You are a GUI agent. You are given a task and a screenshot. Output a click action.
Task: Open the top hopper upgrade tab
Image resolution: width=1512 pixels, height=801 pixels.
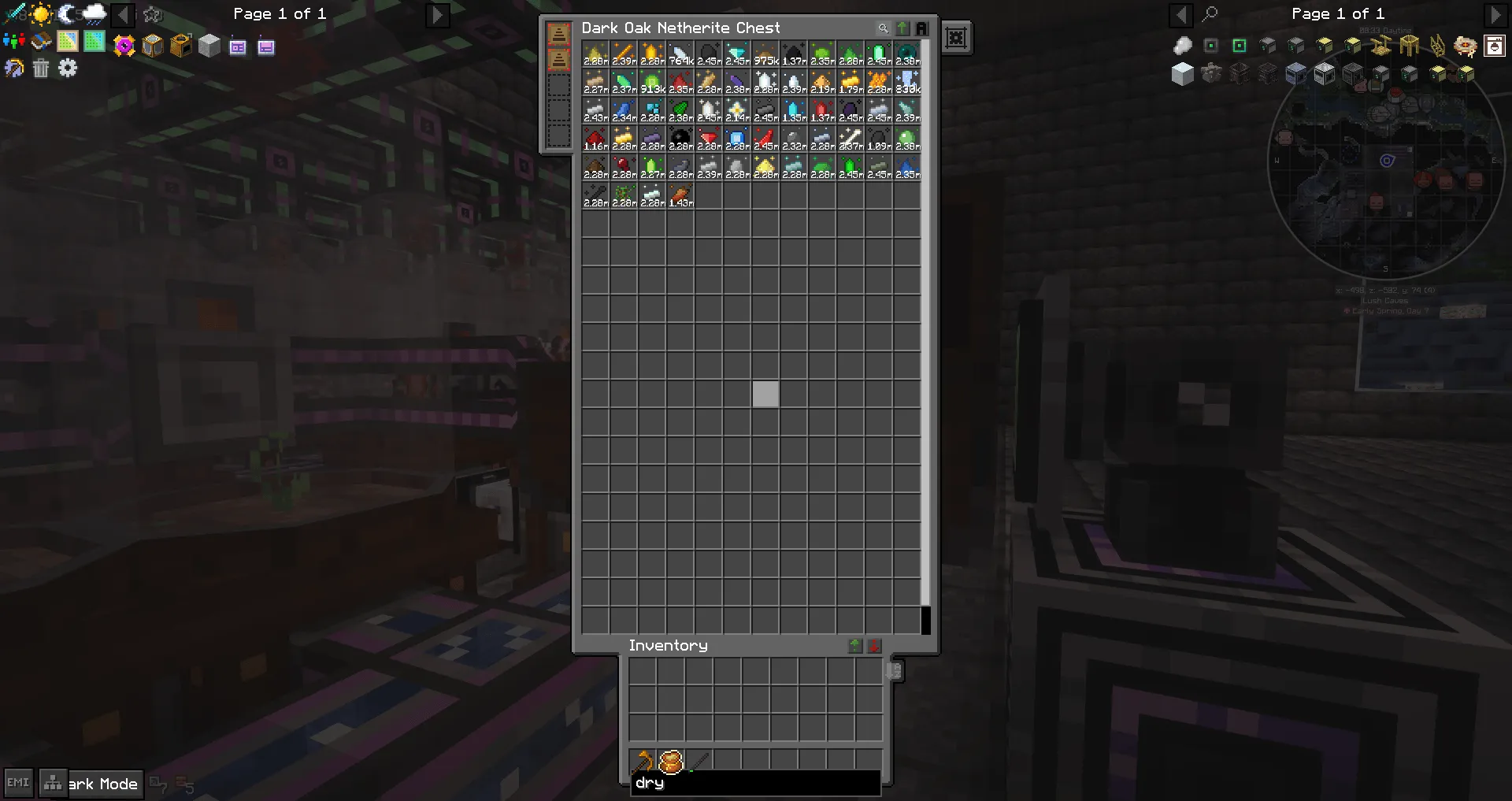[558, 34]
